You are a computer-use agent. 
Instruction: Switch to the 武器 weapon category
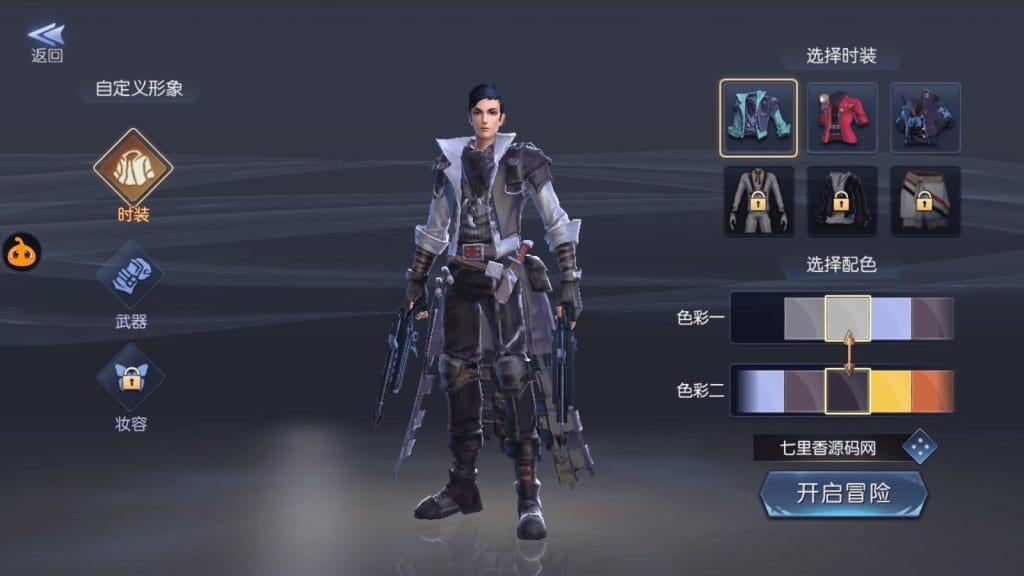132,275
